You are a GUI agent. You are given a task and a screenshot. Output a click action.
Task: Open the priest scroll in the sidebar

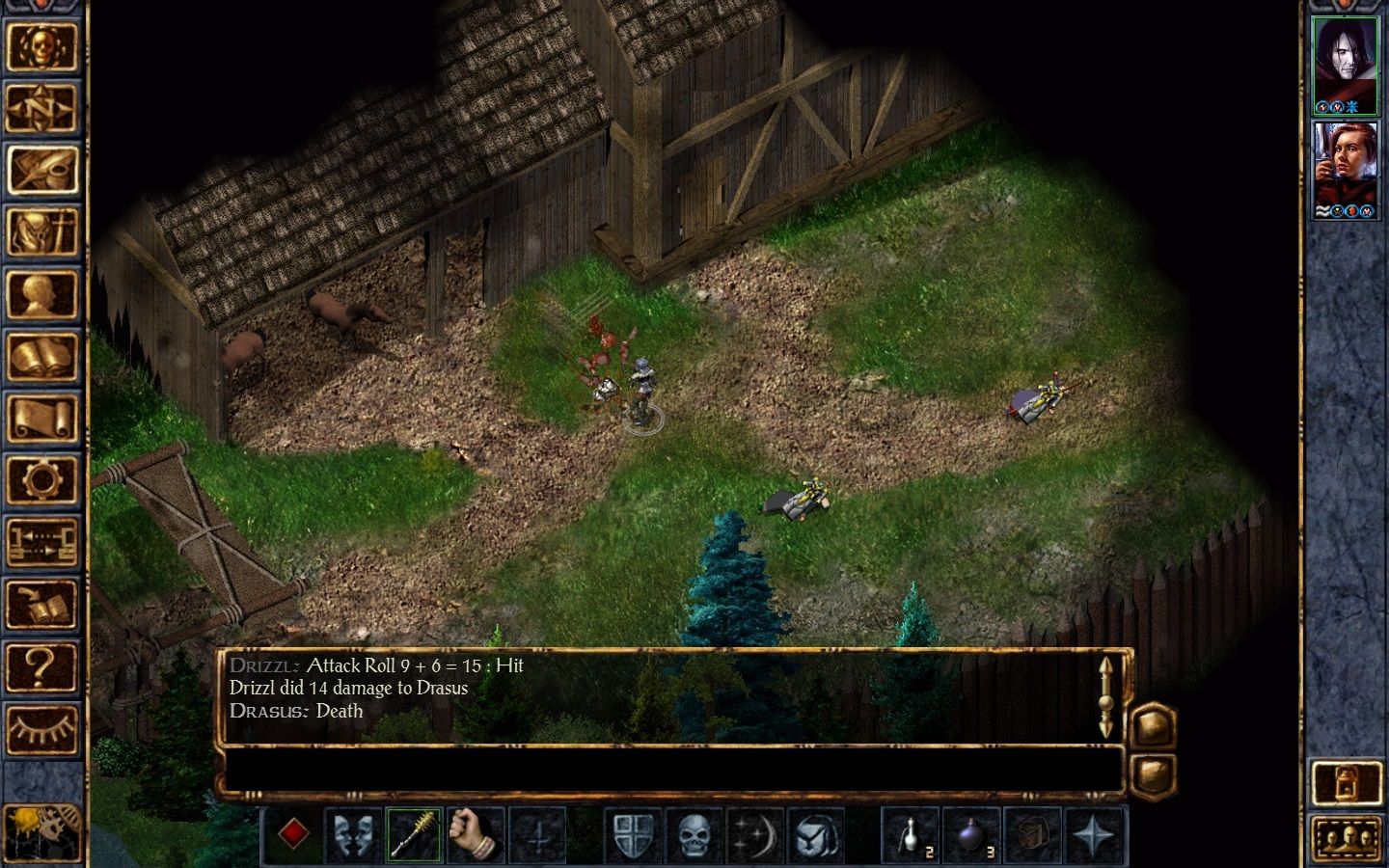point(41,419)
